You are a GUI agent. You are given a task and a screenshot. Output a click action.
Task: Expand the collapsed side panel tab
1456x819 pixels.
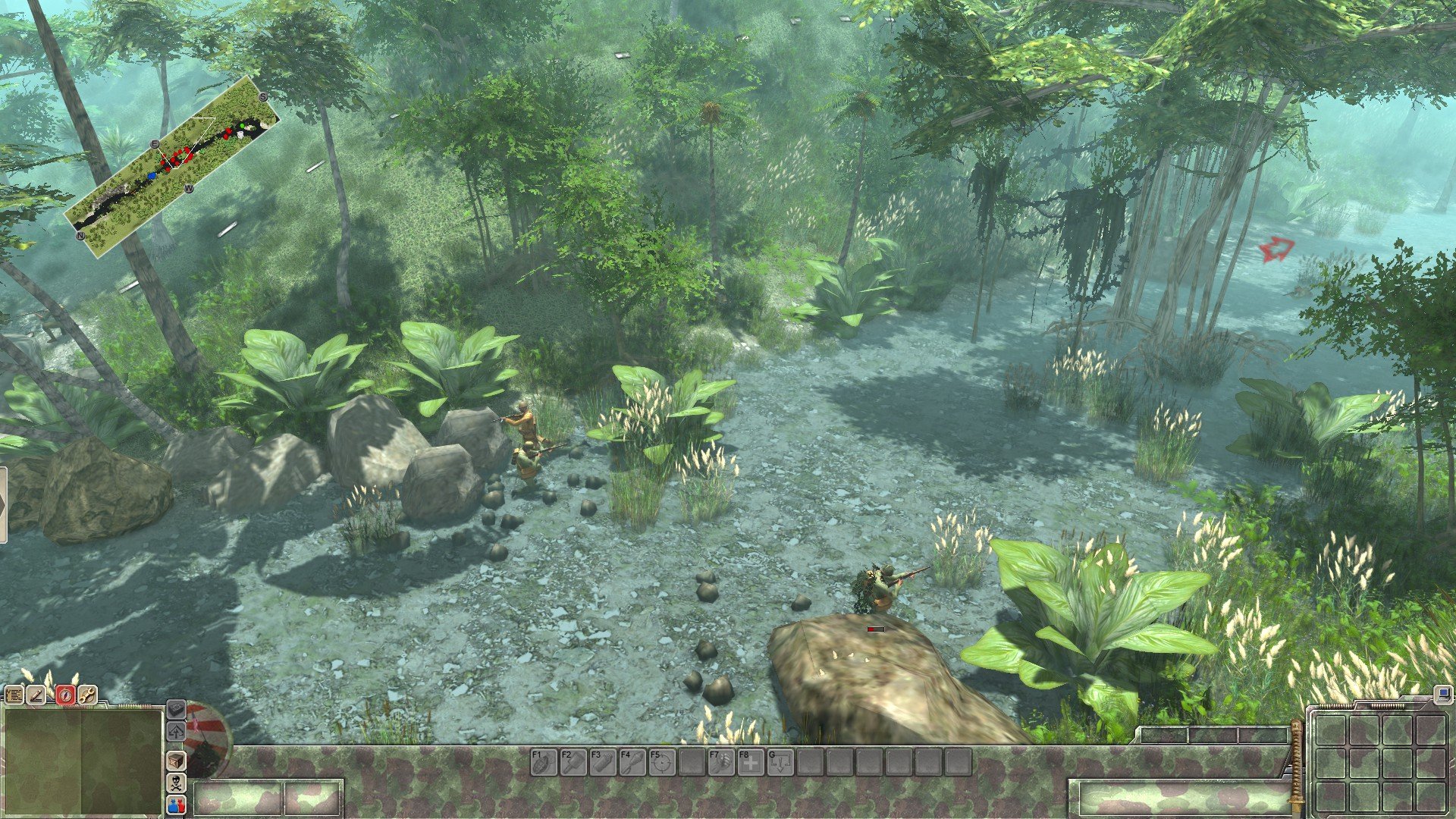click(x=3, y=505)
